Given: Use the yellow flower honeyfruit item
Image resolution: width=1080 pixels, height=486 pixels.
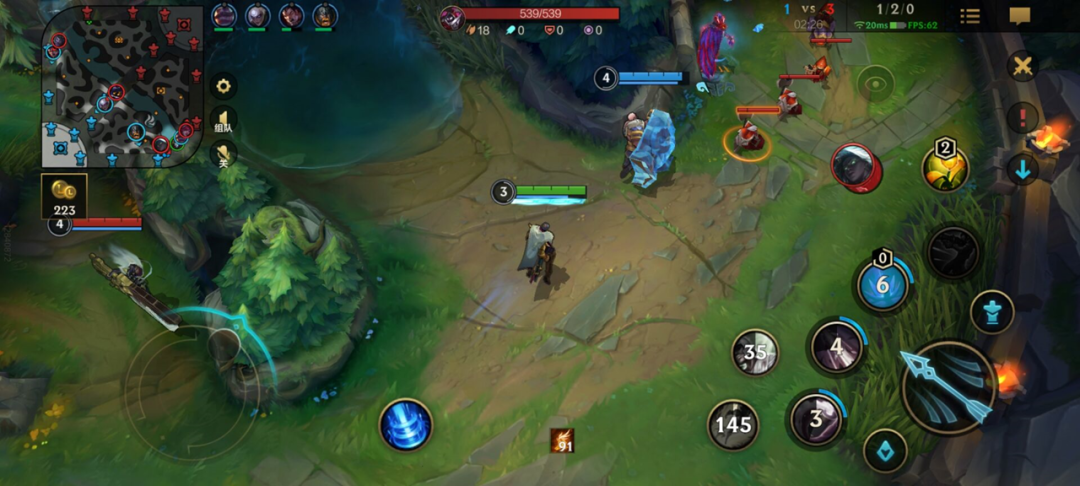Looking at the screenshot, I should pyautogui.click(x=945, y=168).
